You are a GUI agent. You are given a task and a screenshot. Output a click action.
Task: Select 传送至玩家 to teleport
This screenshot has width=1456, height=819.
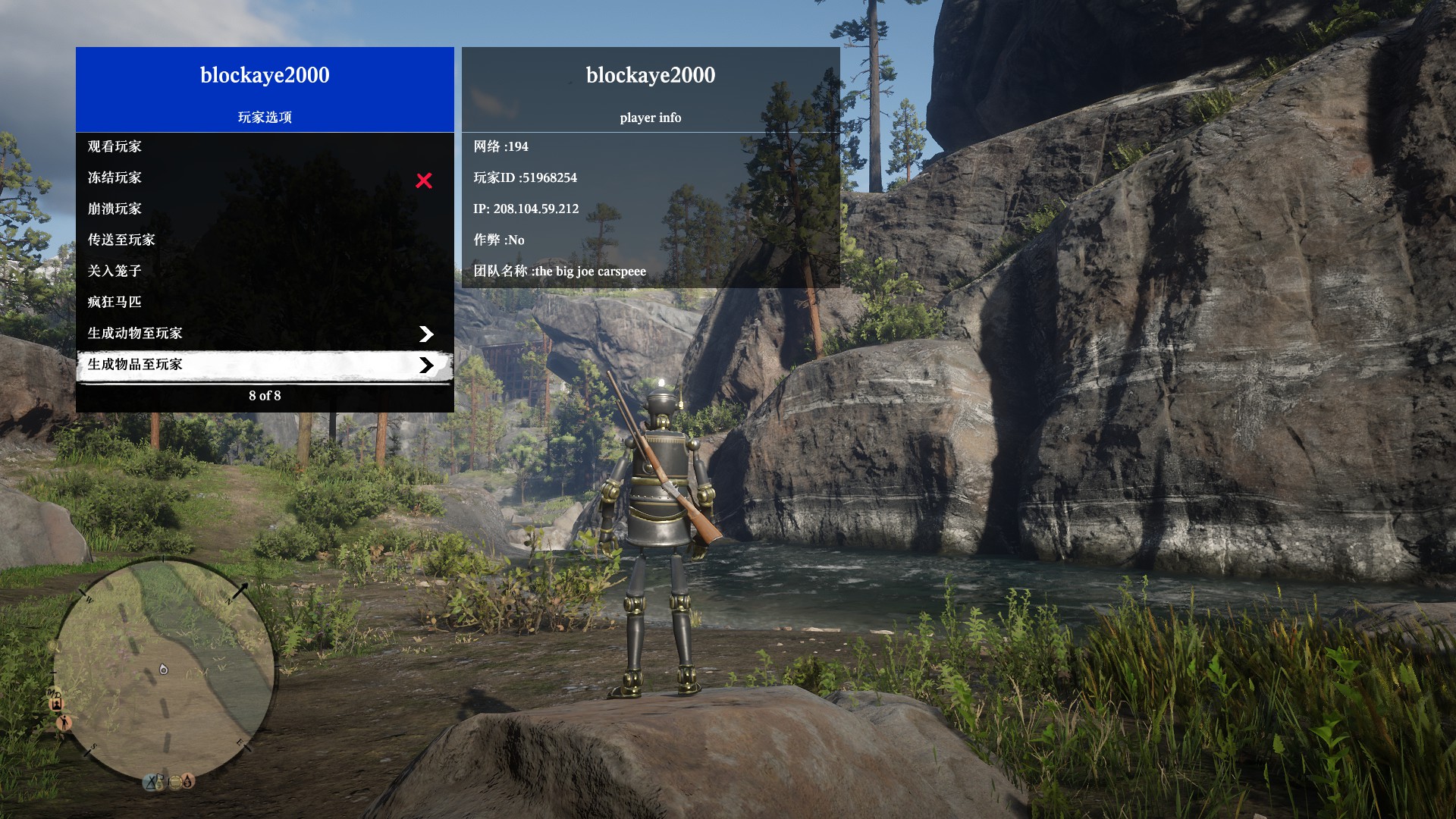tap(121, 240)
